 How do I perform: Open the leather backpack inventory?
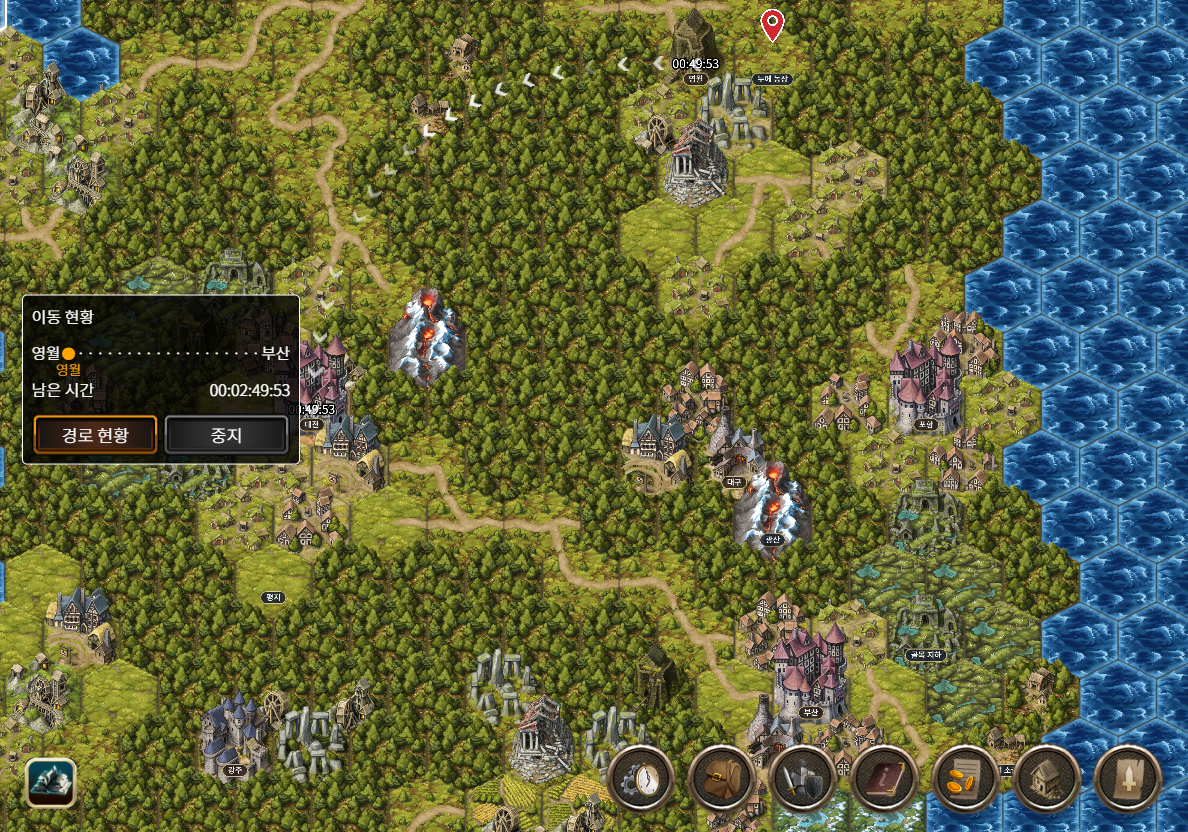pos(721,779)
